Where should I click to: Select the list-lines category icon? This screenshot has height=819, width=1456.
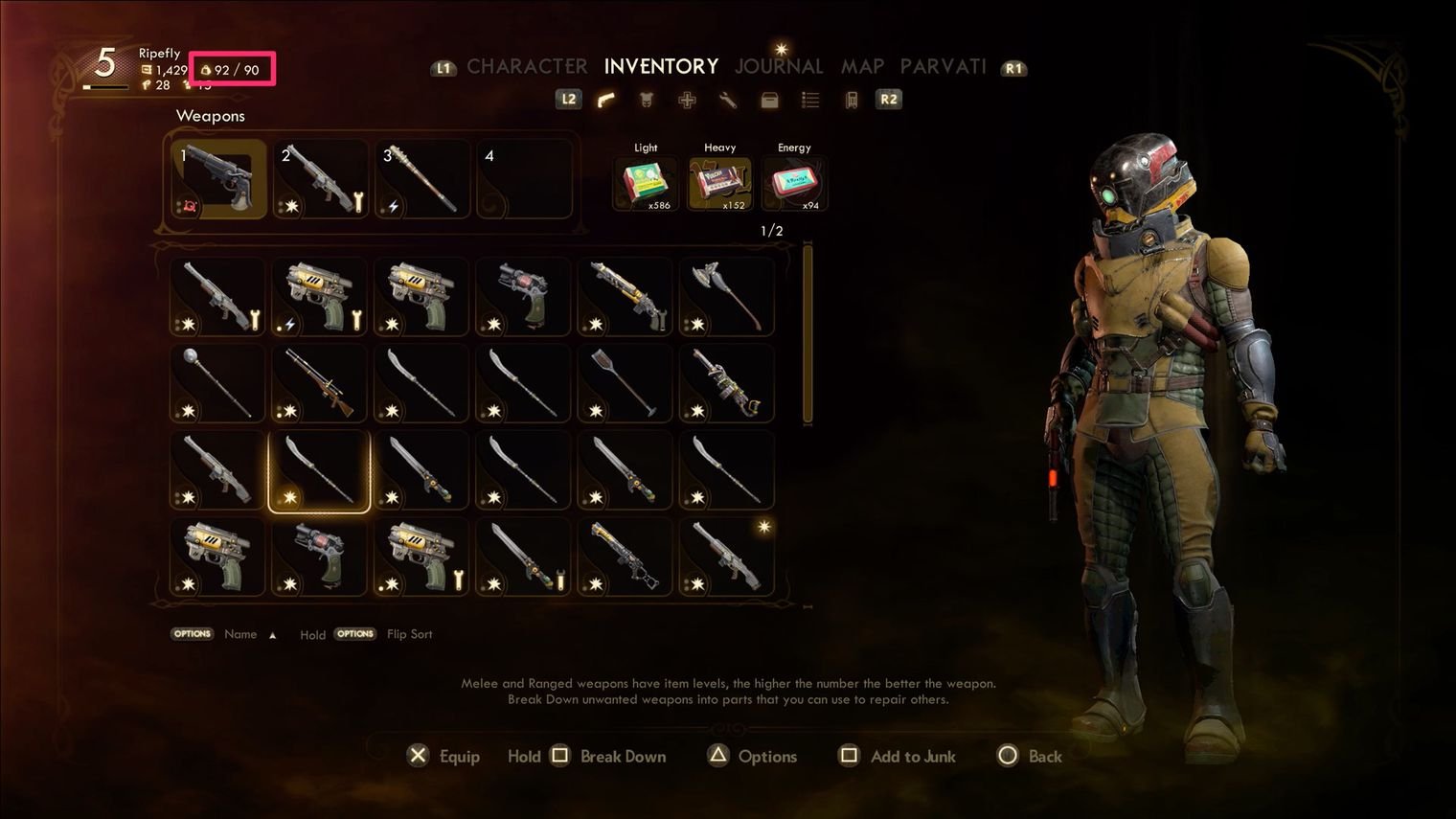pyautogui.click(x=810, y=100)
